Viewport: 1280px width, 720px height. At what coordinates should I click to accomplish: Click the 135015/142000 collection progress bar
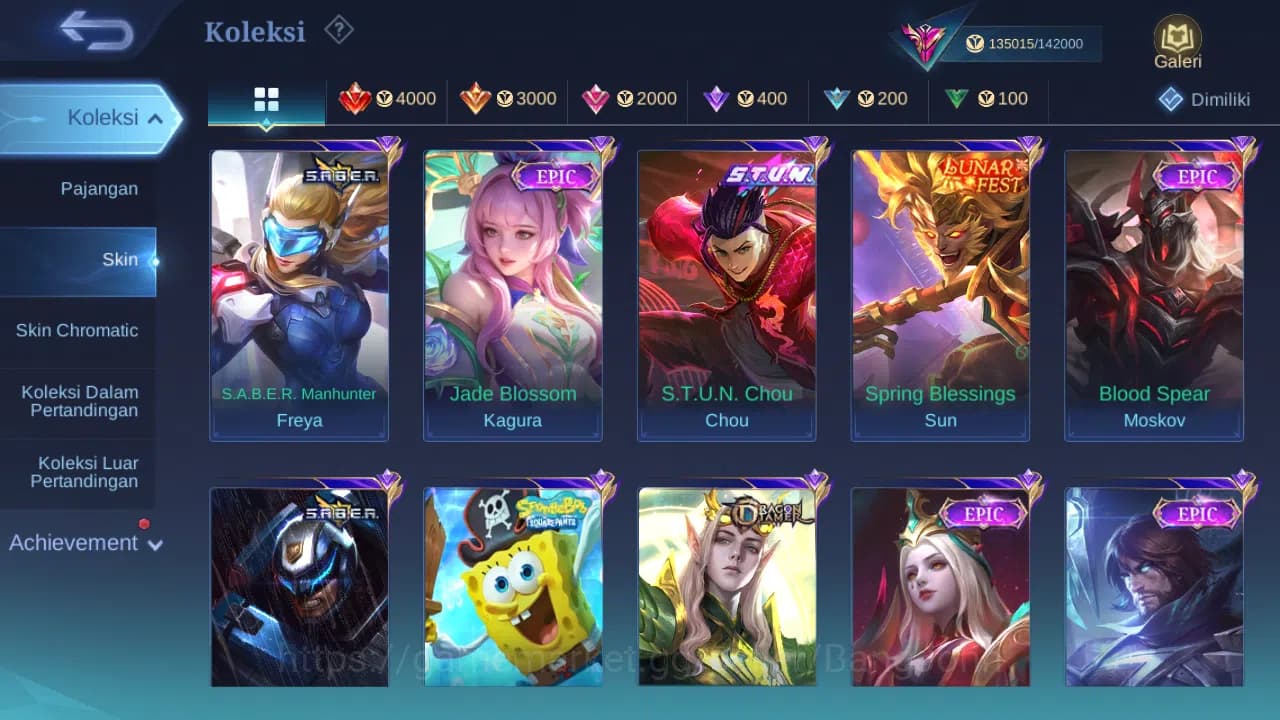coord(1030,44)
